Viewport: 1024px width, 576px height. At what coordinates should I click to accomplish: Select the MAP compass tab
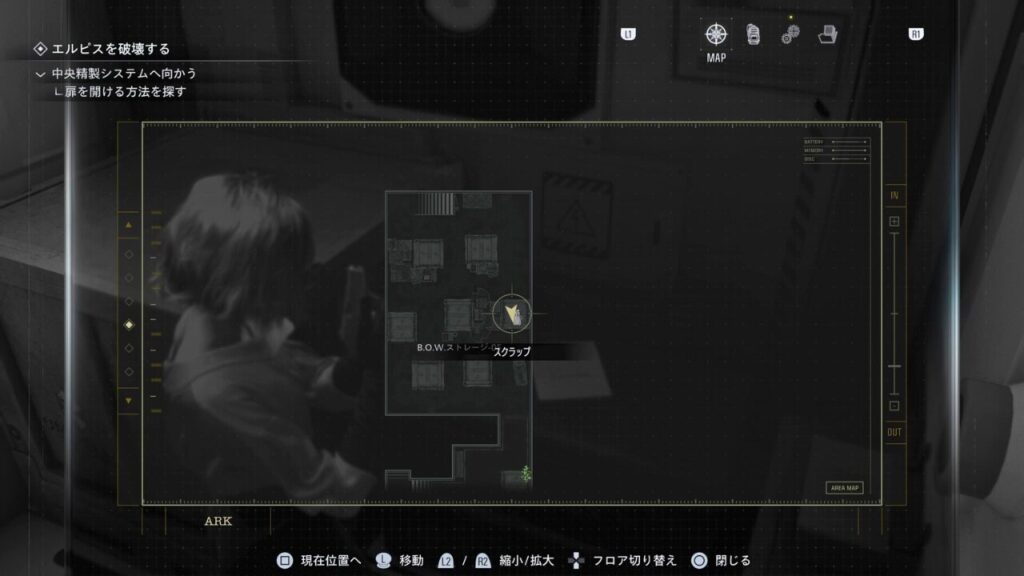point(716,35)
